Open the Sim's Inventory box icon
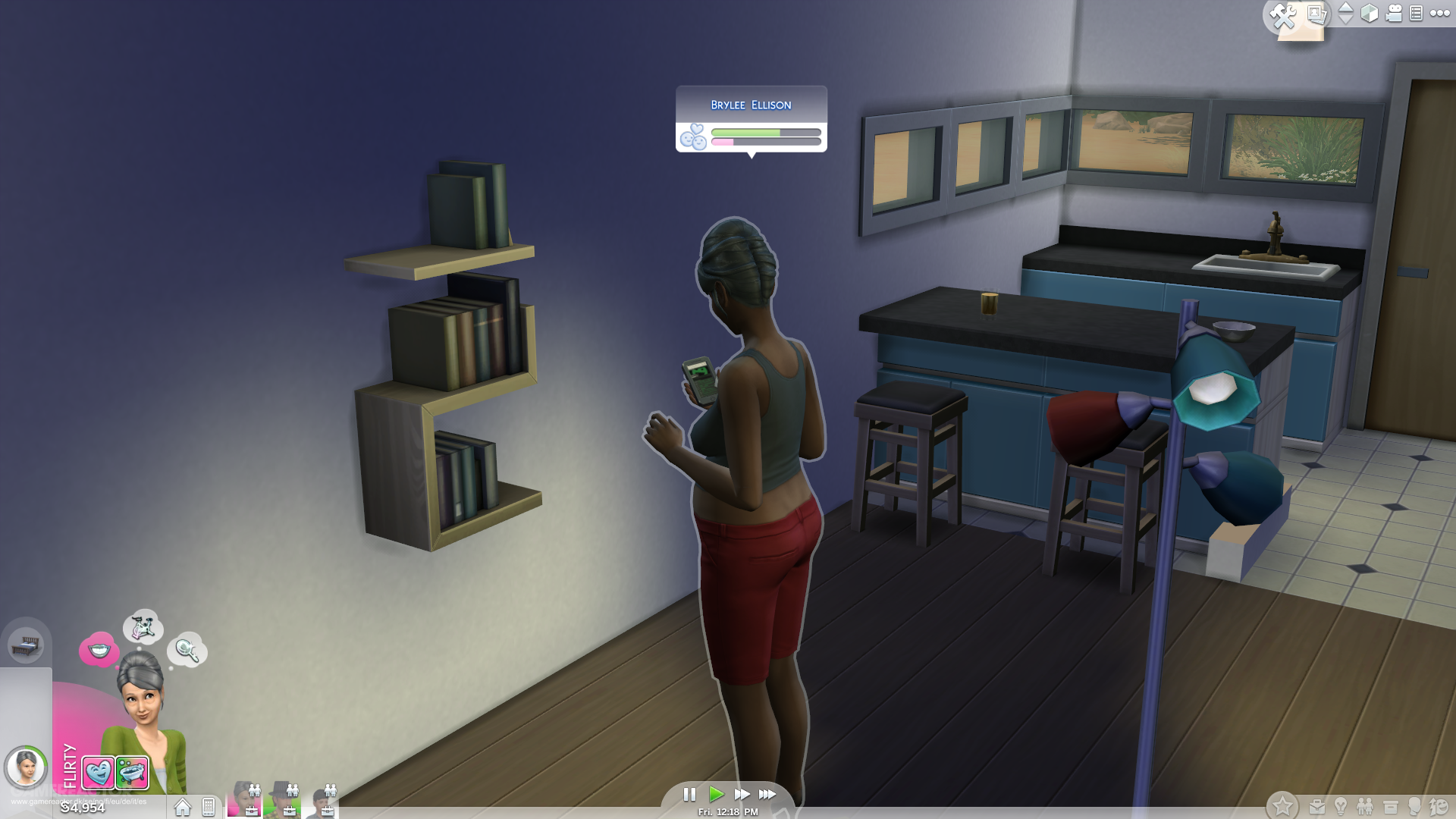 (1391, 805)
